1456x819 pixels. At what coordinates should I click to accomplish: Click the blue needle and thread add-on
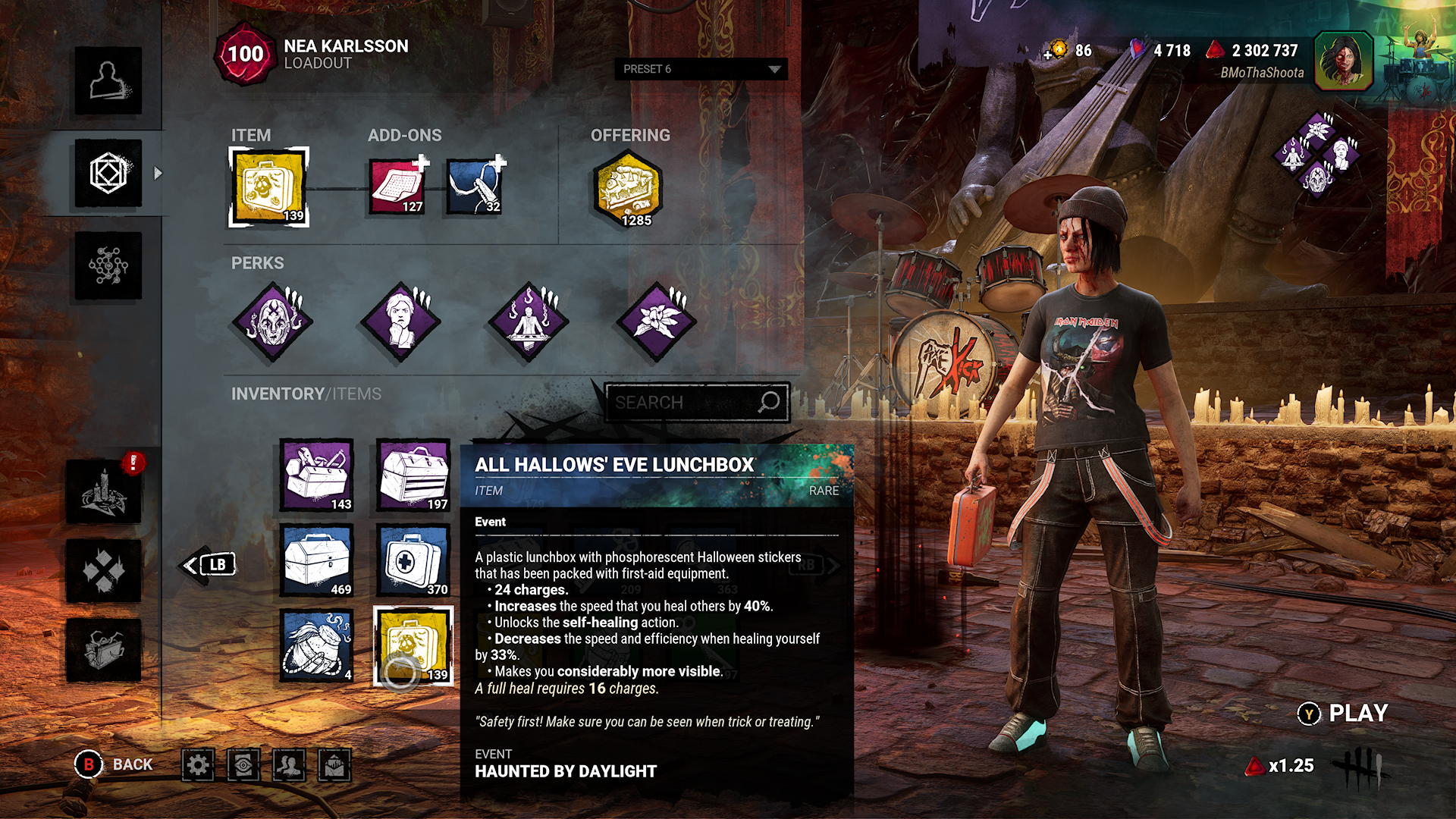click(x=475, y=187)
